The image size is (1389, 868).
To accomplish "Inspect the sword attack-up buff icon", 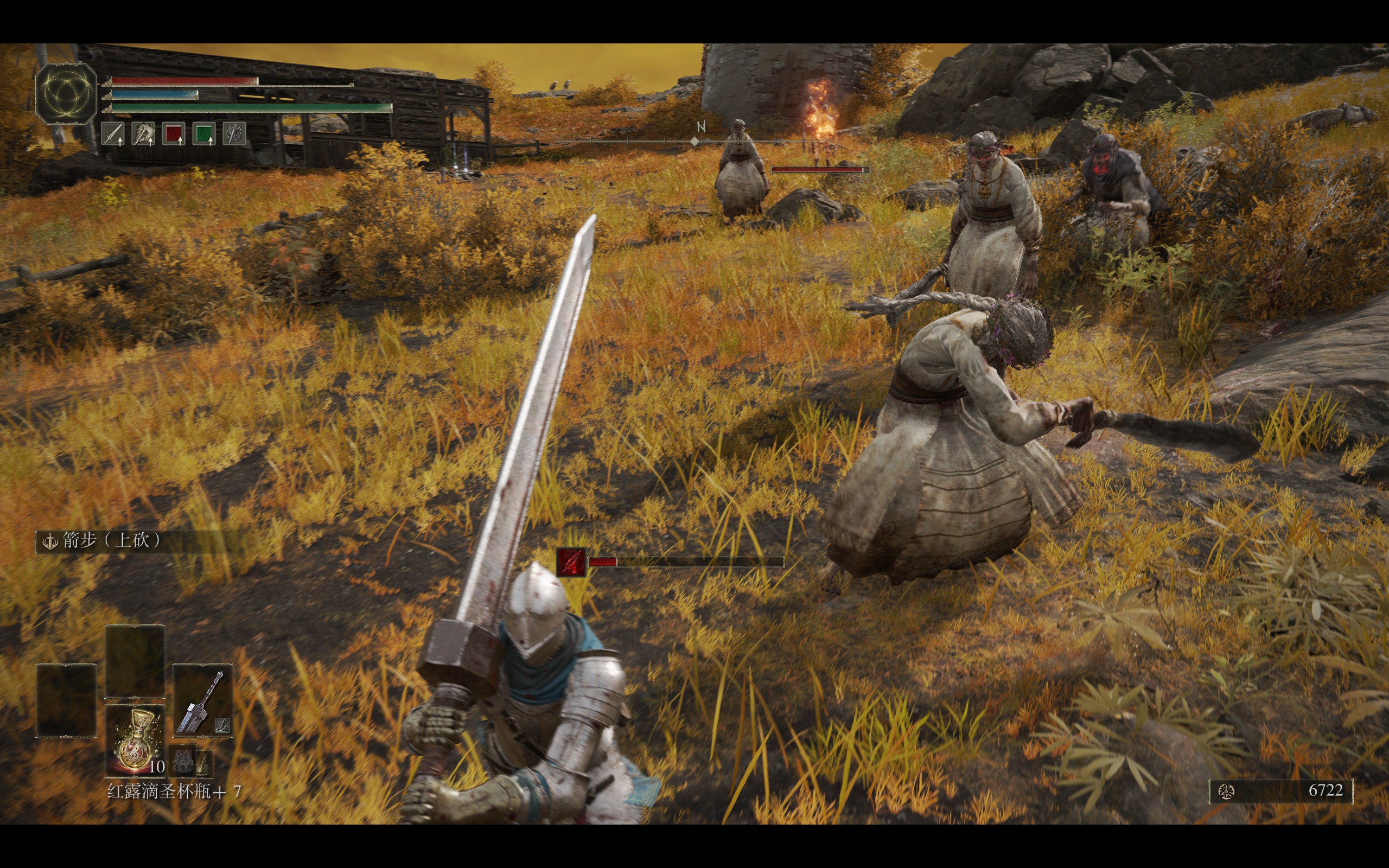I will (113, 134).
